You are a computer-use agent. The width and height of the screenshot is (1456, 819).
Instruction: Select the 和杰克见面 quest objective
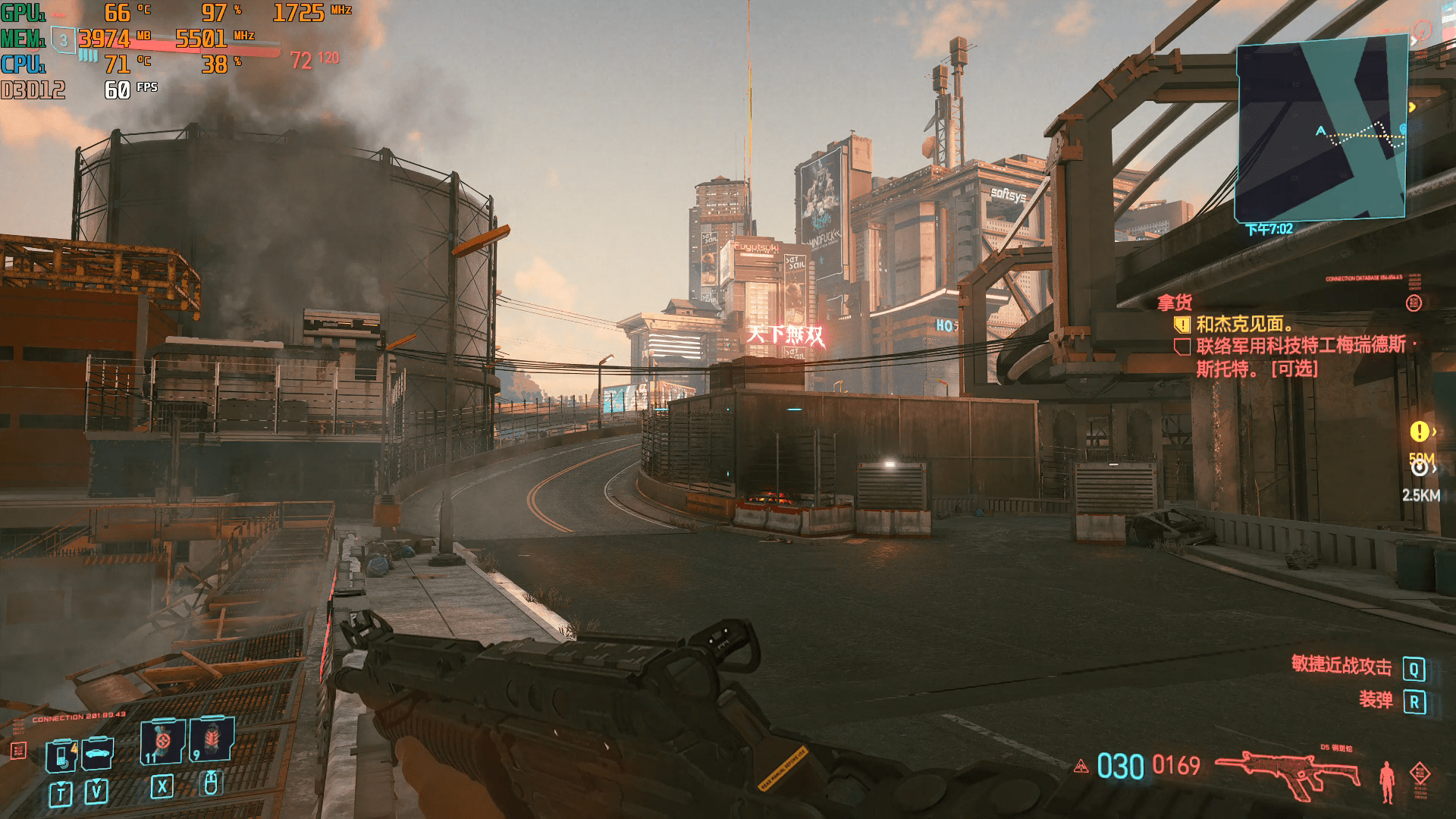tap(1244, 325)
